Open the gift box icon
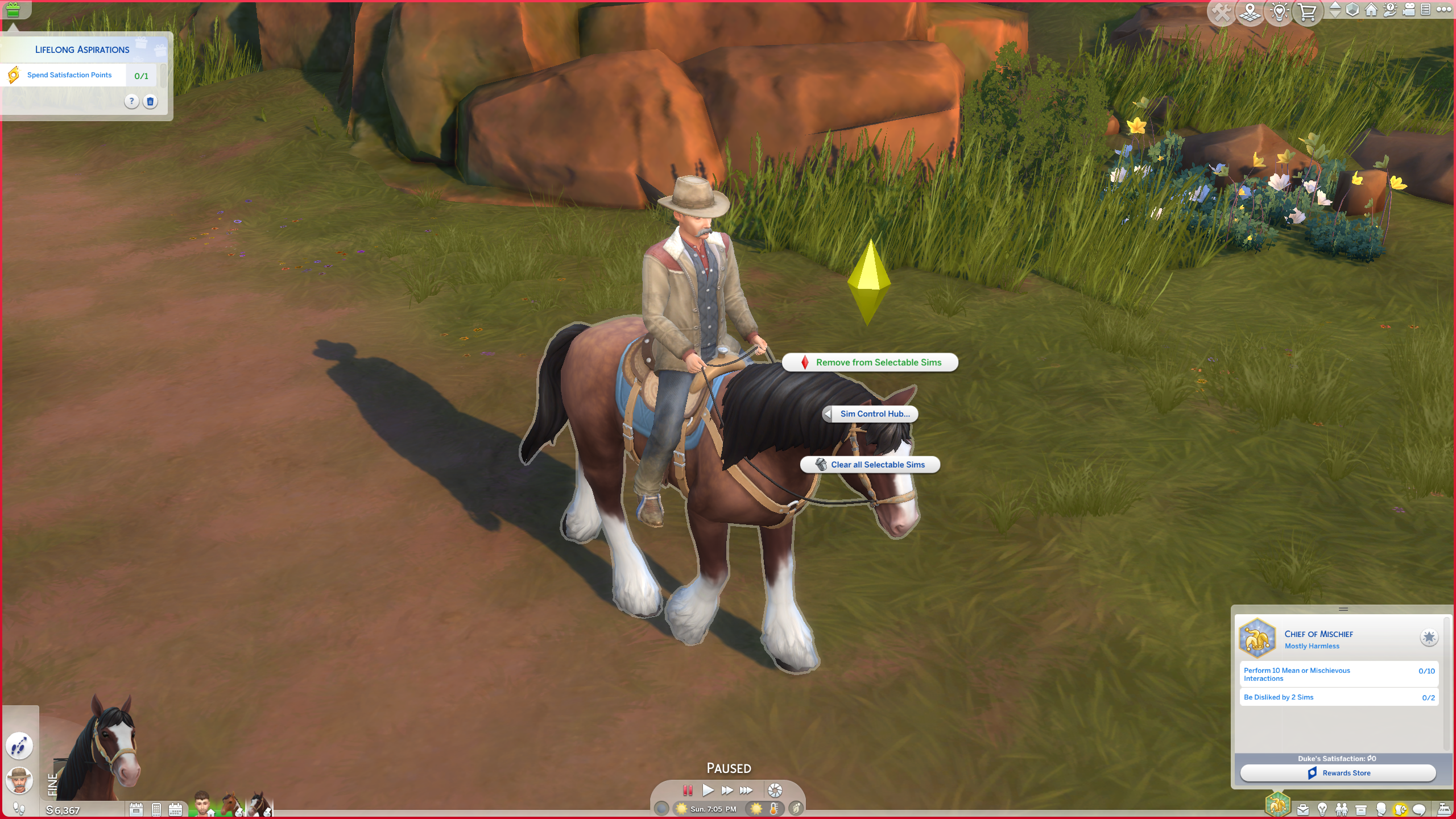The height and width of the screenshot is (819, 1456). click(x=13, y=10)
